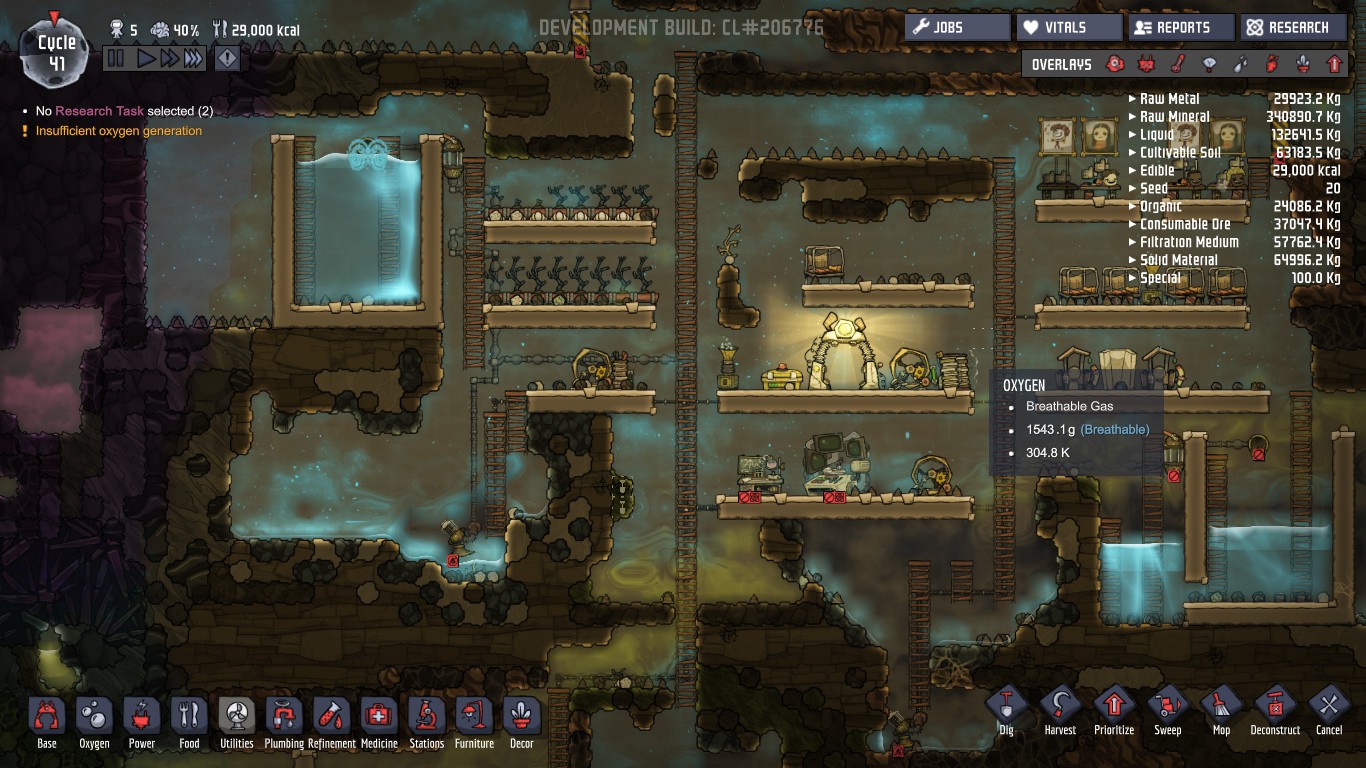Open the Jobs screen
Image resolution: width=1366 pixels, height=768 pixels.
(x=957, y=27)
